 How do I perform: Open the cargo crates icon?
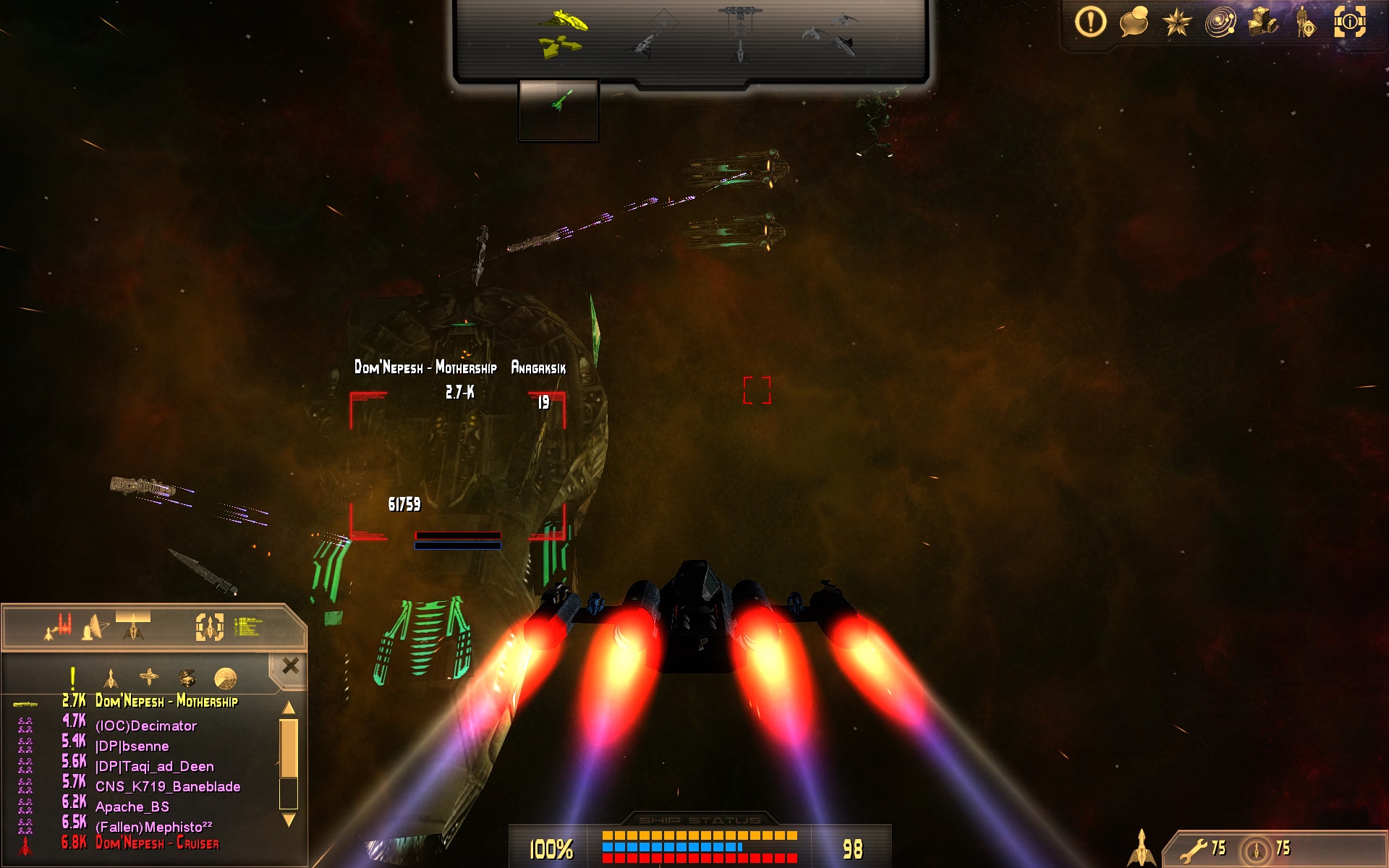tap(1263, 22)
